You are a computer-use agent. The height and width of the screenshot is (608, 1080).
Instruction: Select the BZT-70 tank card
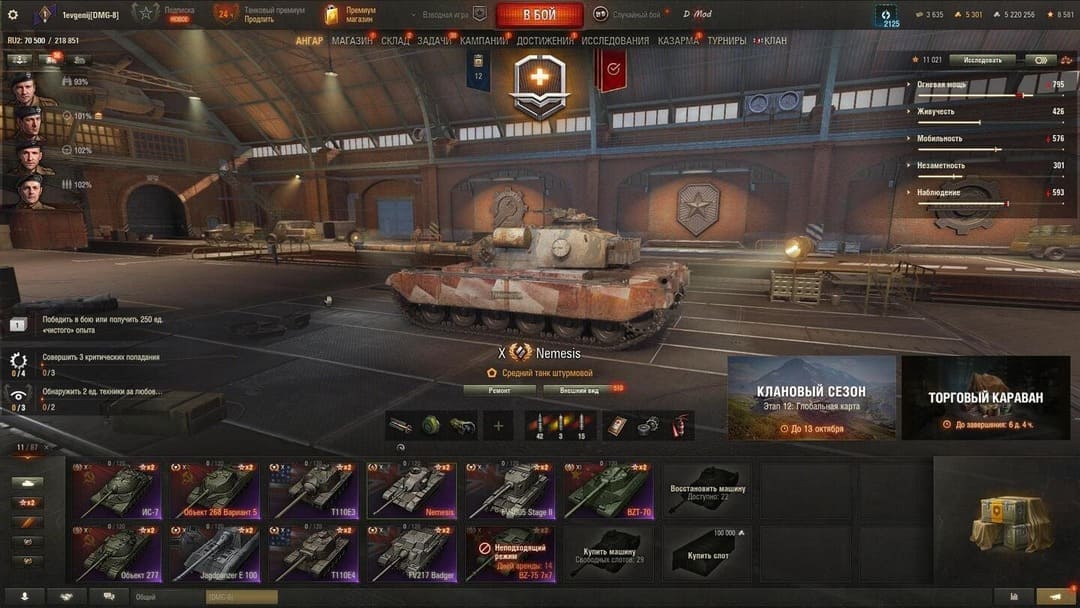pos(608,489)
